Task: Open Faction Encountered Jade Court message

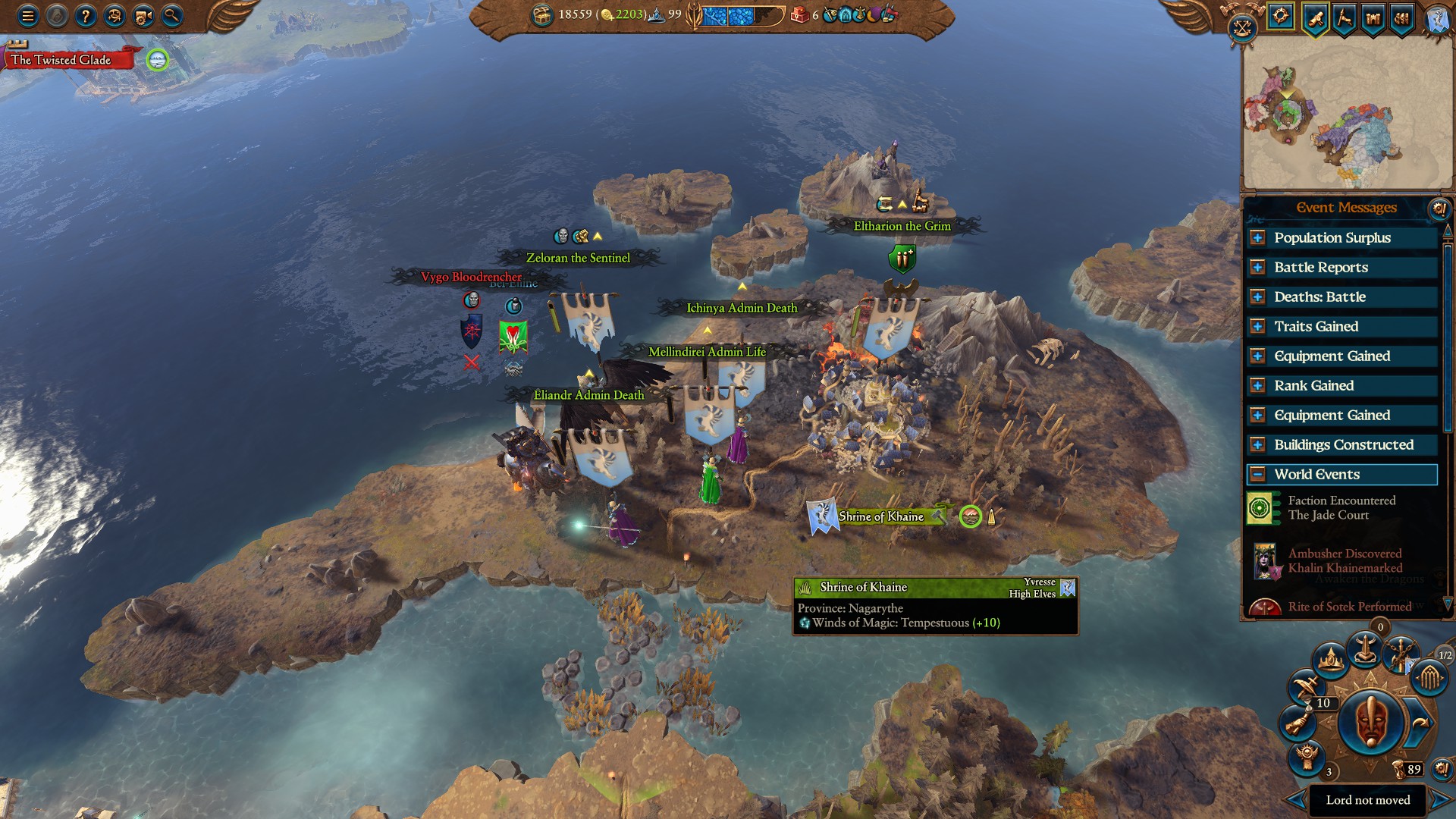Action: pos(1341,508)
